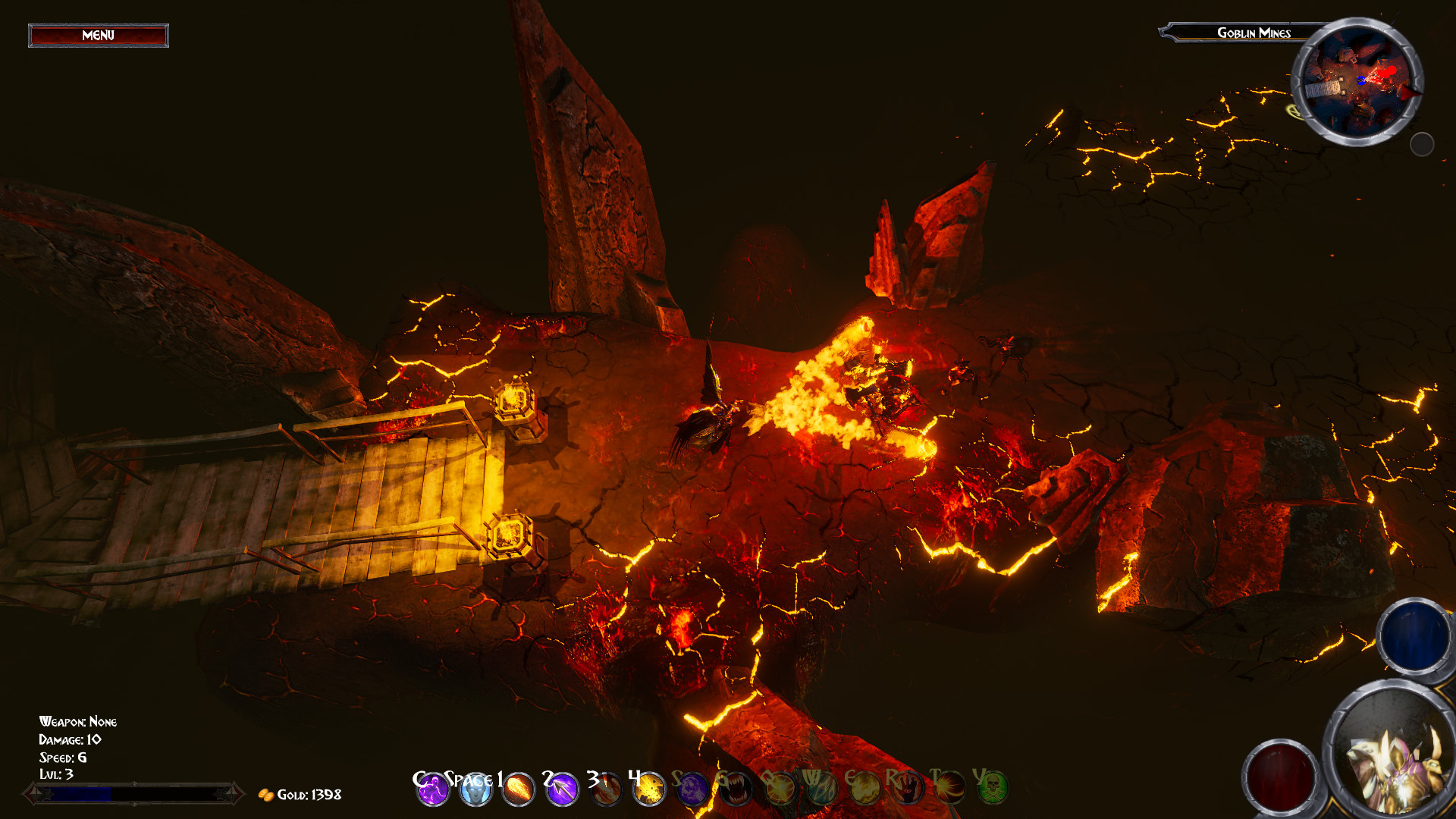
Task: Click the gold coins icon near the gold count
Action: (x=267, y=794)
